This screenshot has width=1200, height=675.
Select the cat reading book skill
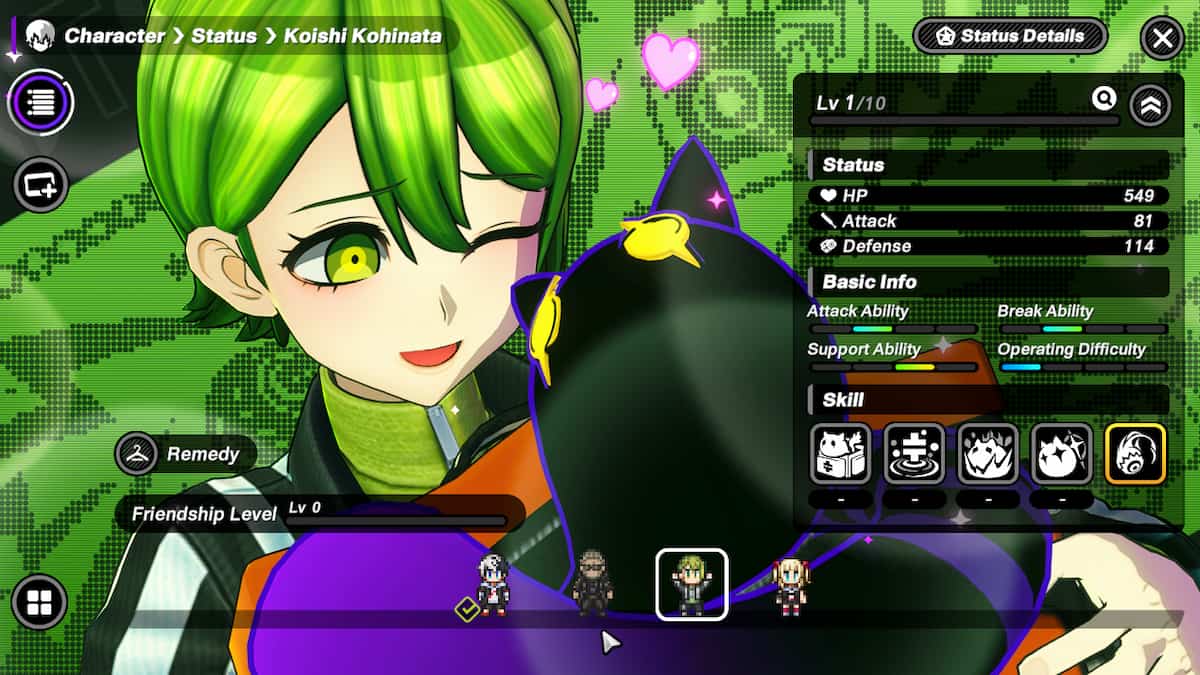tap(841, 453)
